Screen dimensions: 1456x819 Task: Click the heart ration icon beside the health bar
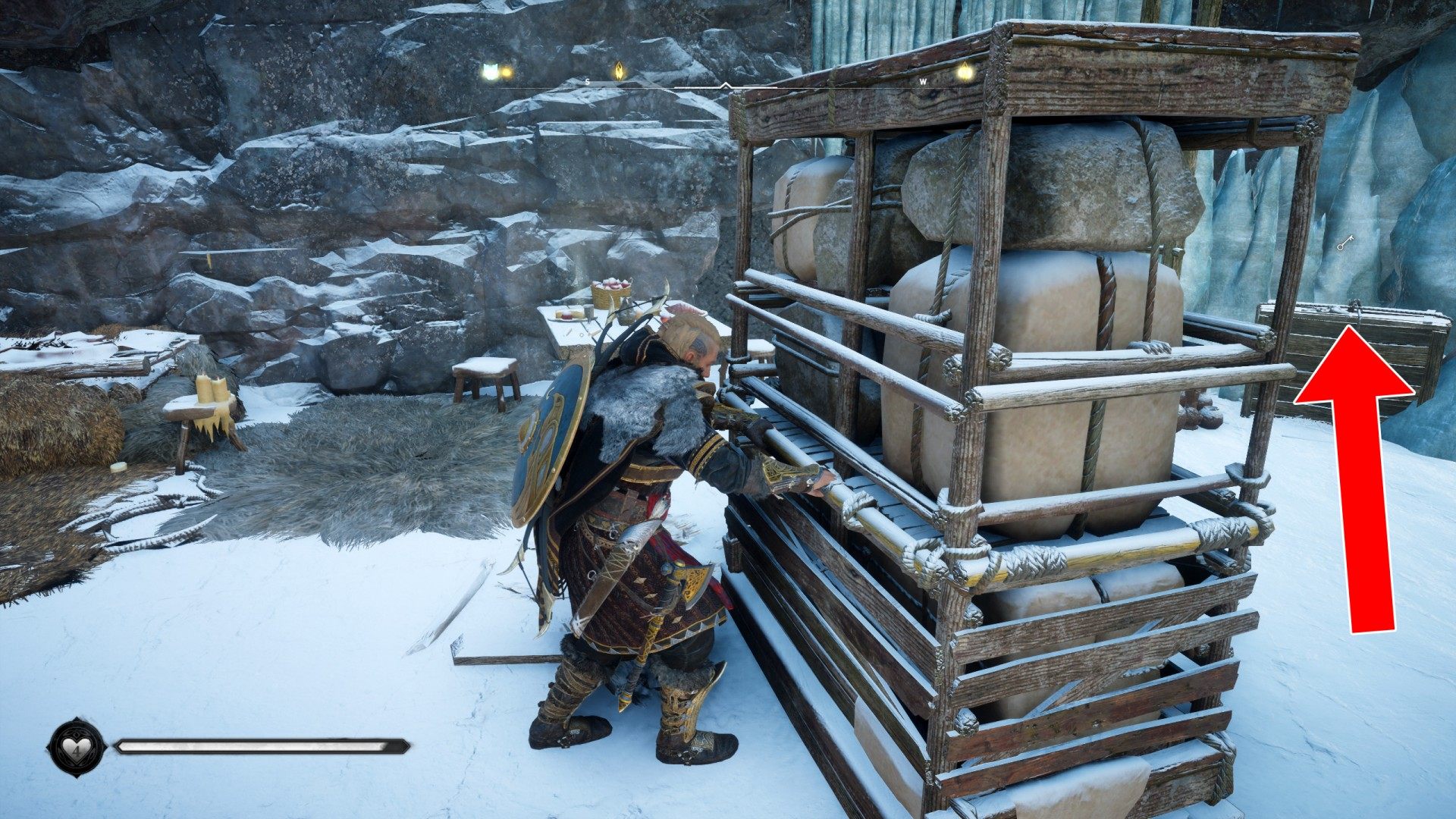[77, 748]
